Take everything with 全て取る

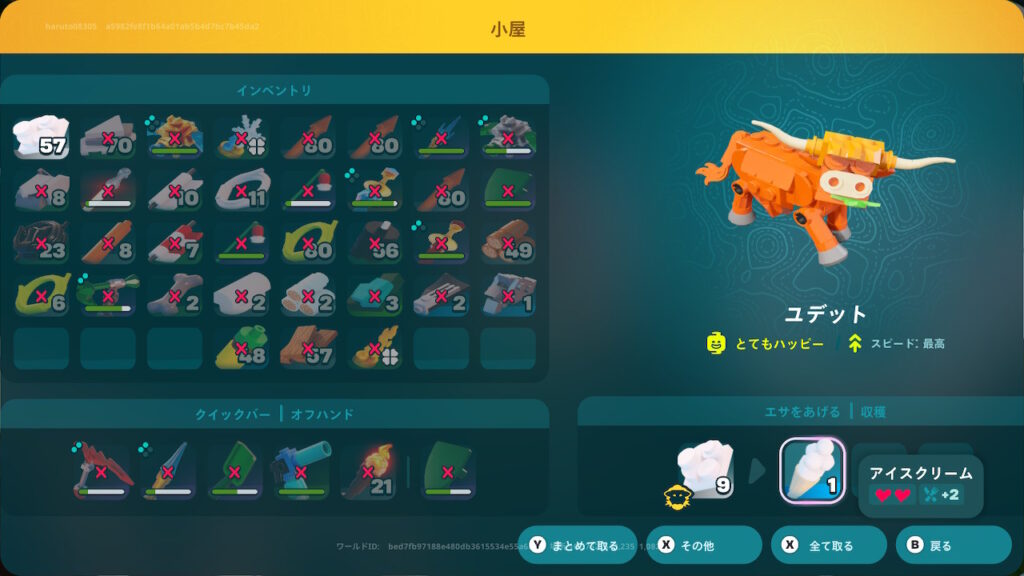(x=828, y=545)
